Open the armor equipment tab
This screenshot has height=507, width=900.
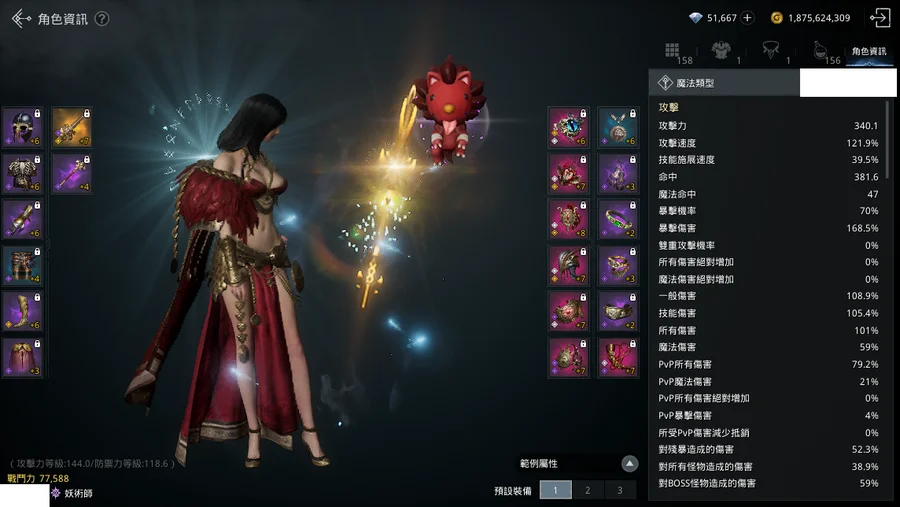click(720, 51)
